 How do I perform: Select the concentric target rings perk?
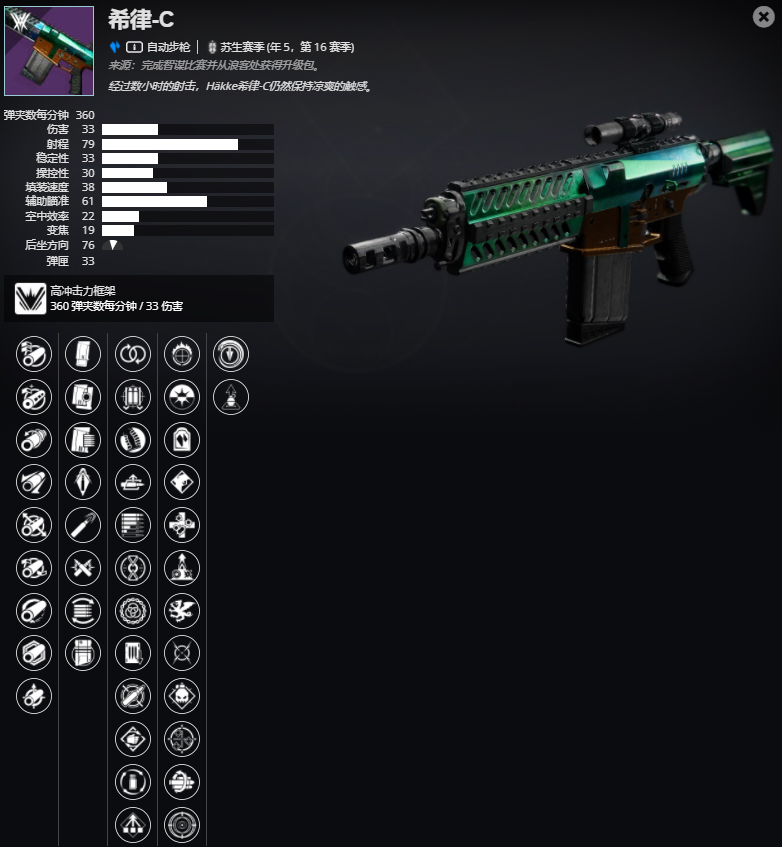pyautogui.click(x=182, y=825)
